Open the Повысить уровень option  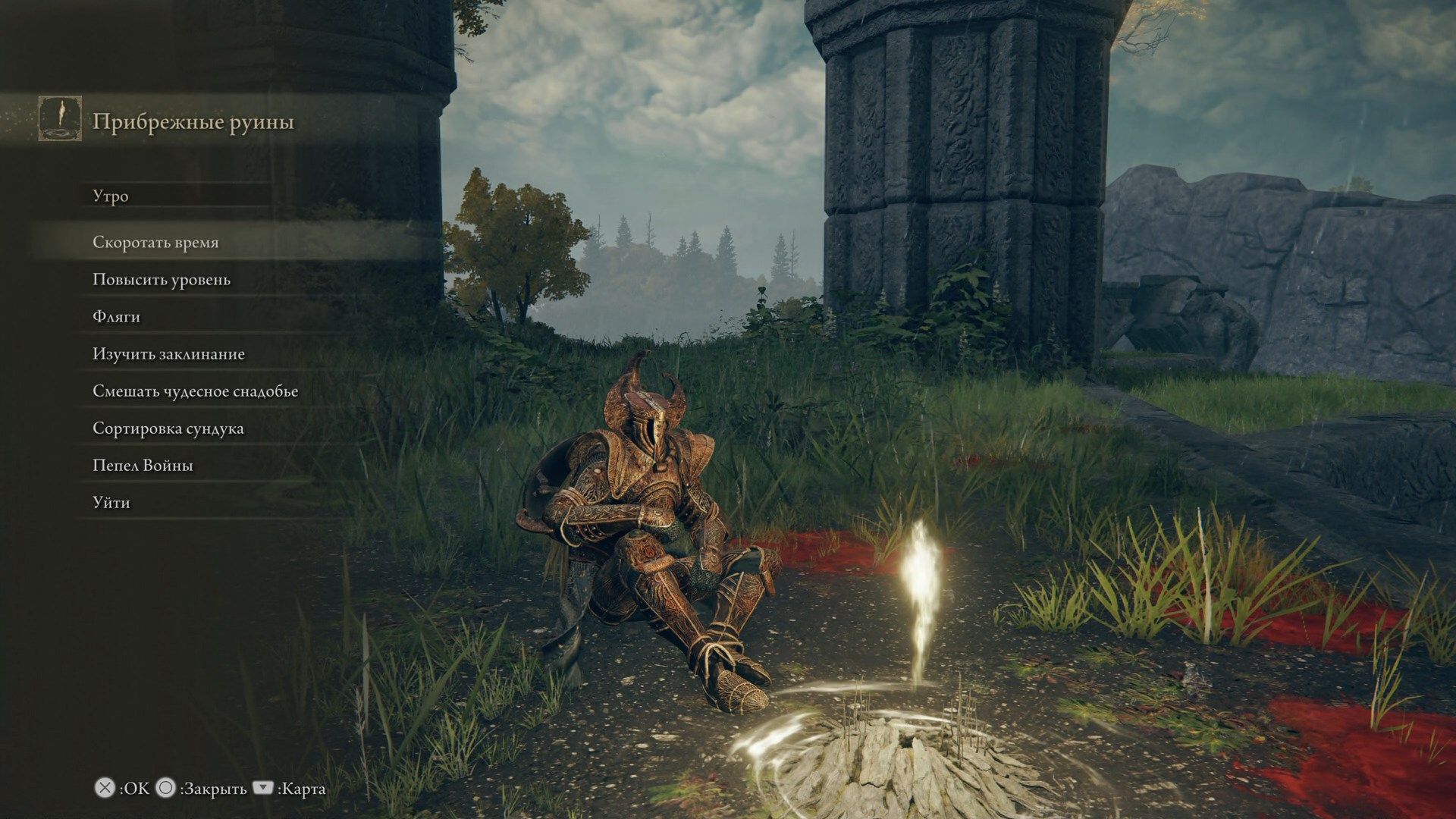(x=162, y=280)
